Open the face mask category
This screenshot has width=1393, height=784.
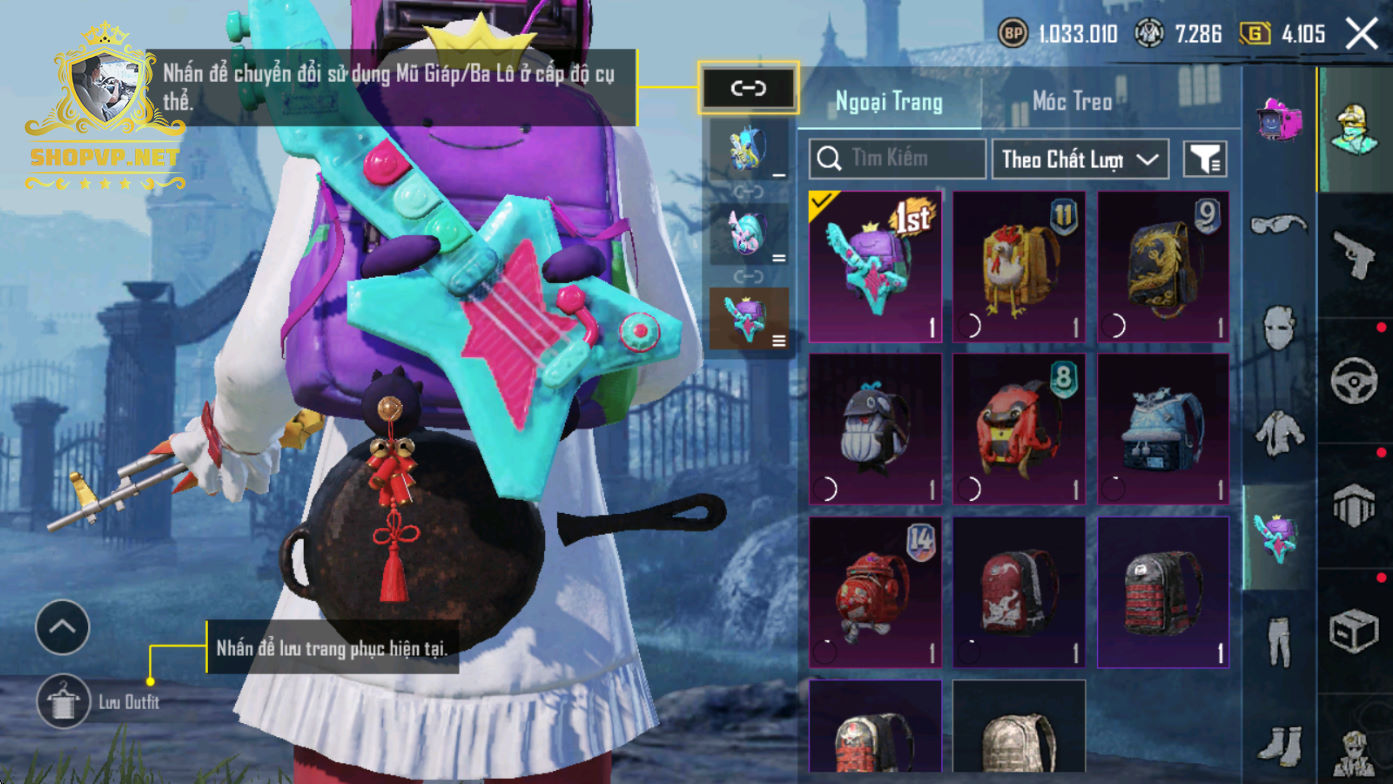tap(1278, 327)
